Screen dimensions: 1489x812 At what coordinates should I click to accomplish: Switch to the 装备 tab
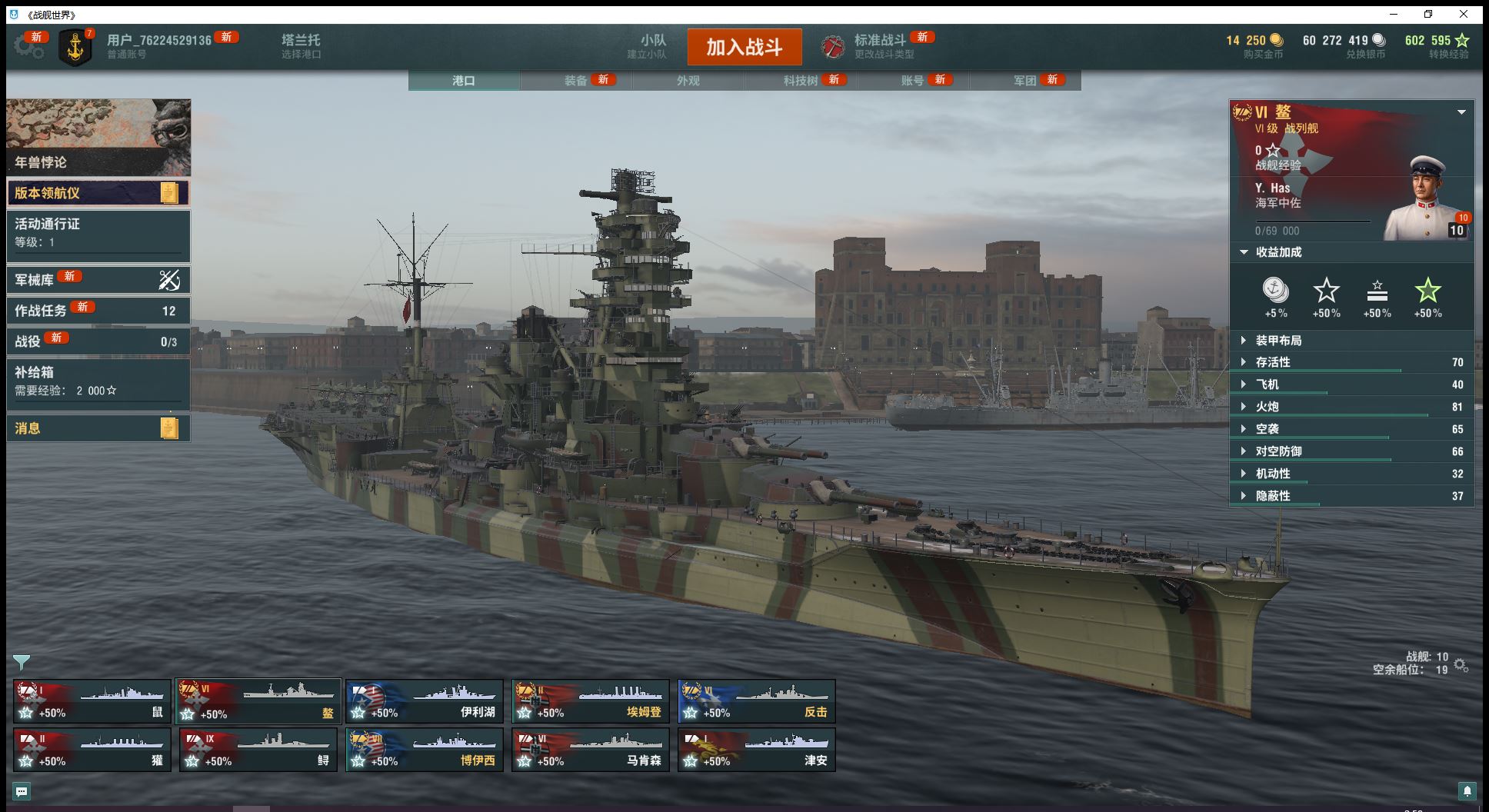point(576,81)
